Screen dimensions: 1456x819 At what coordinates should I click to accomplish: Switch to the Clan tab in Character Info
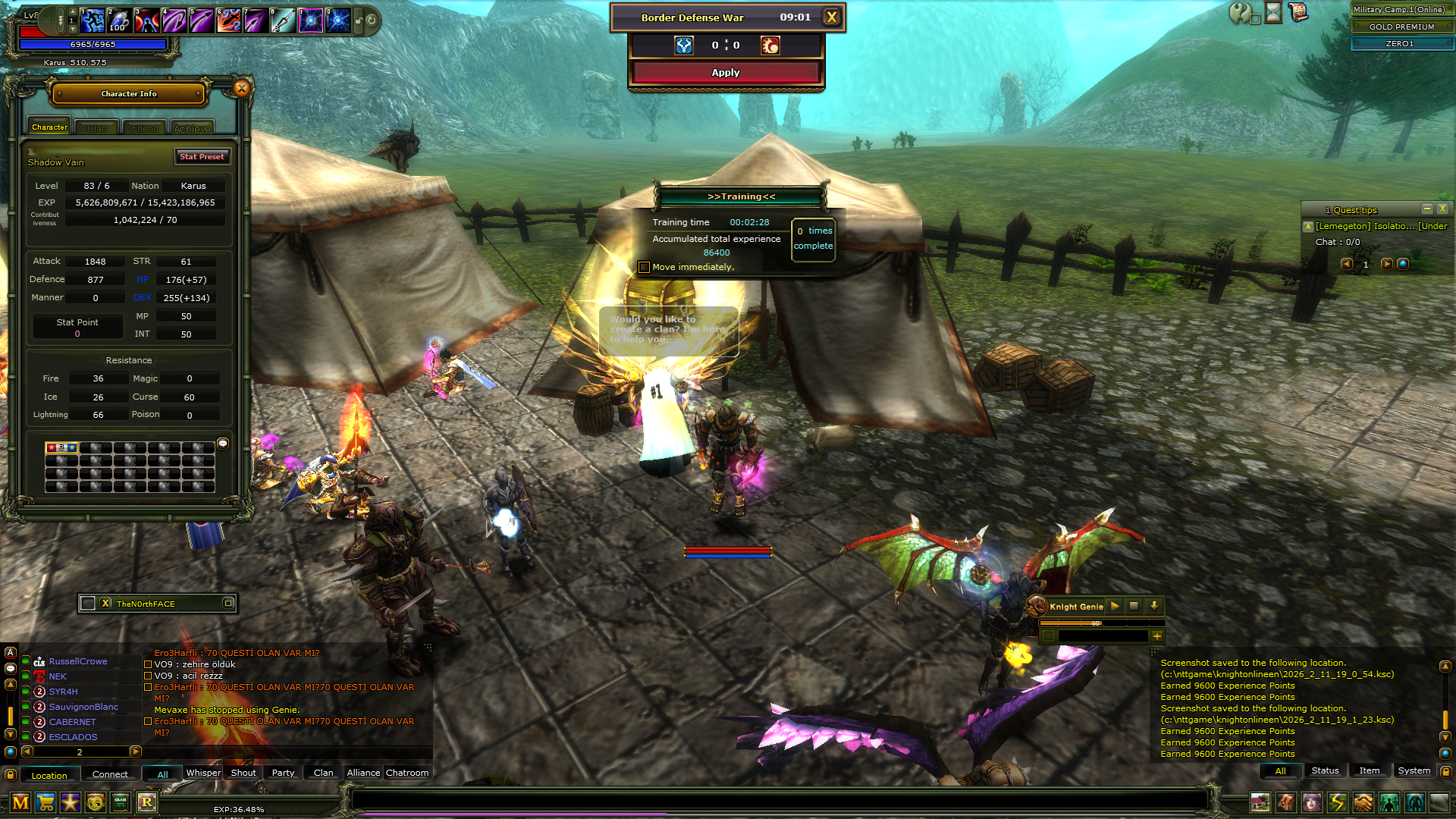point(96,127)
